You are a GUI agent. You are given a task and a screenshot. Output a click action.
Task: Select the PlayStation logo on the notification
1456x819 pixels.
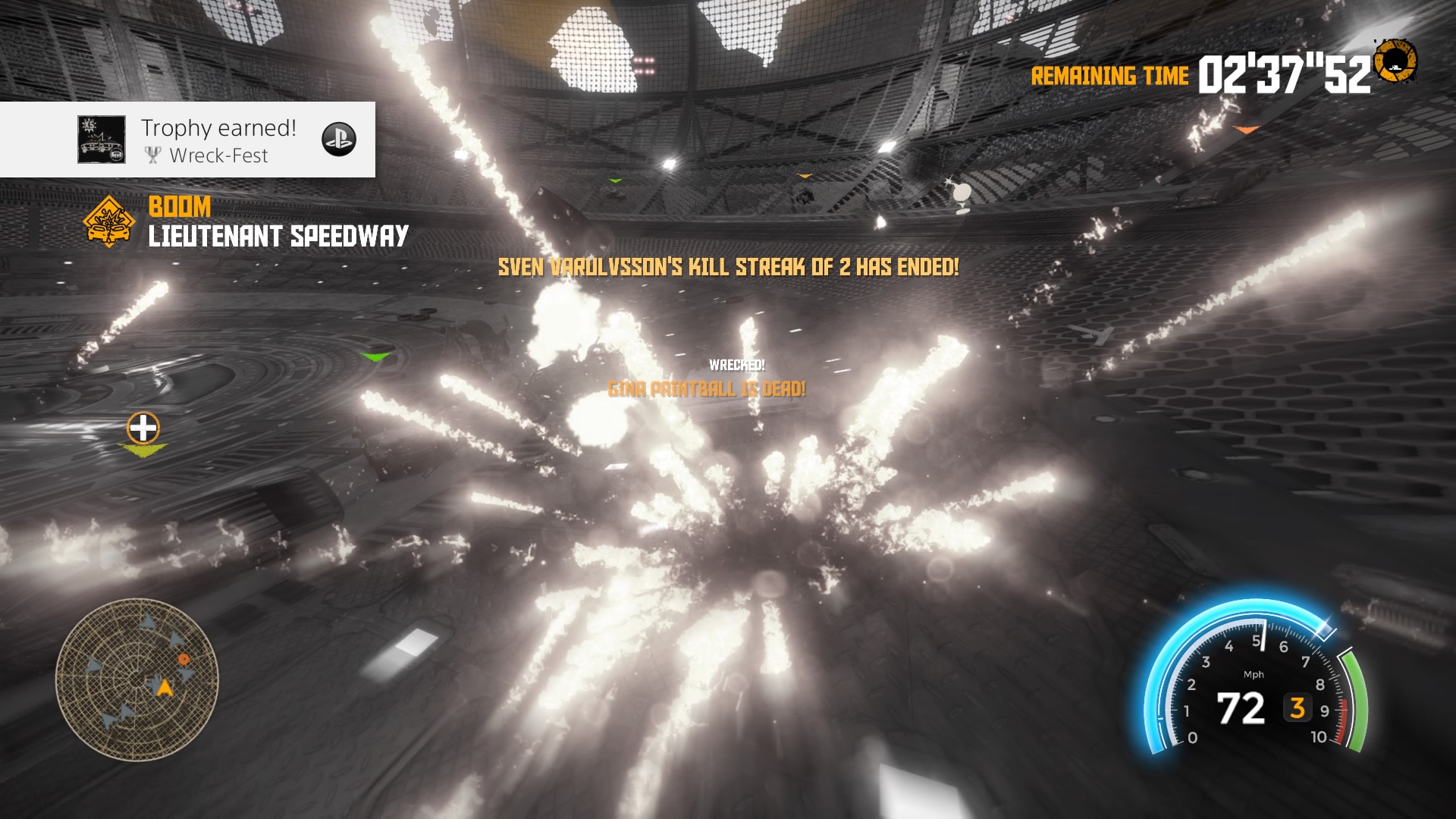click(339, 140)
